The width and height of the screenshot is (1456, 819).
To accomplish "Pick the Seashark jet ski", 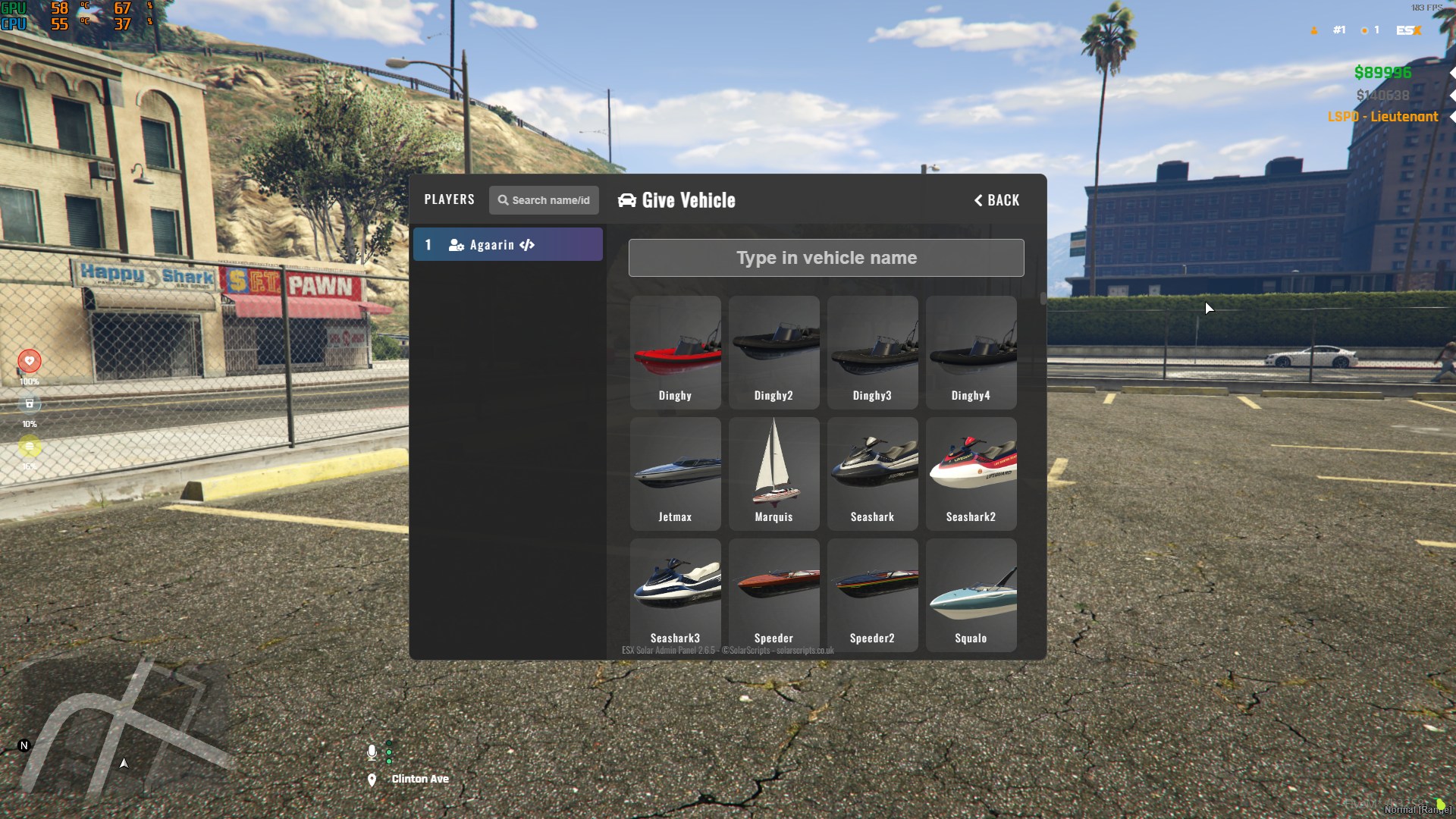I will pyautogui.click(x=872, y=474).
